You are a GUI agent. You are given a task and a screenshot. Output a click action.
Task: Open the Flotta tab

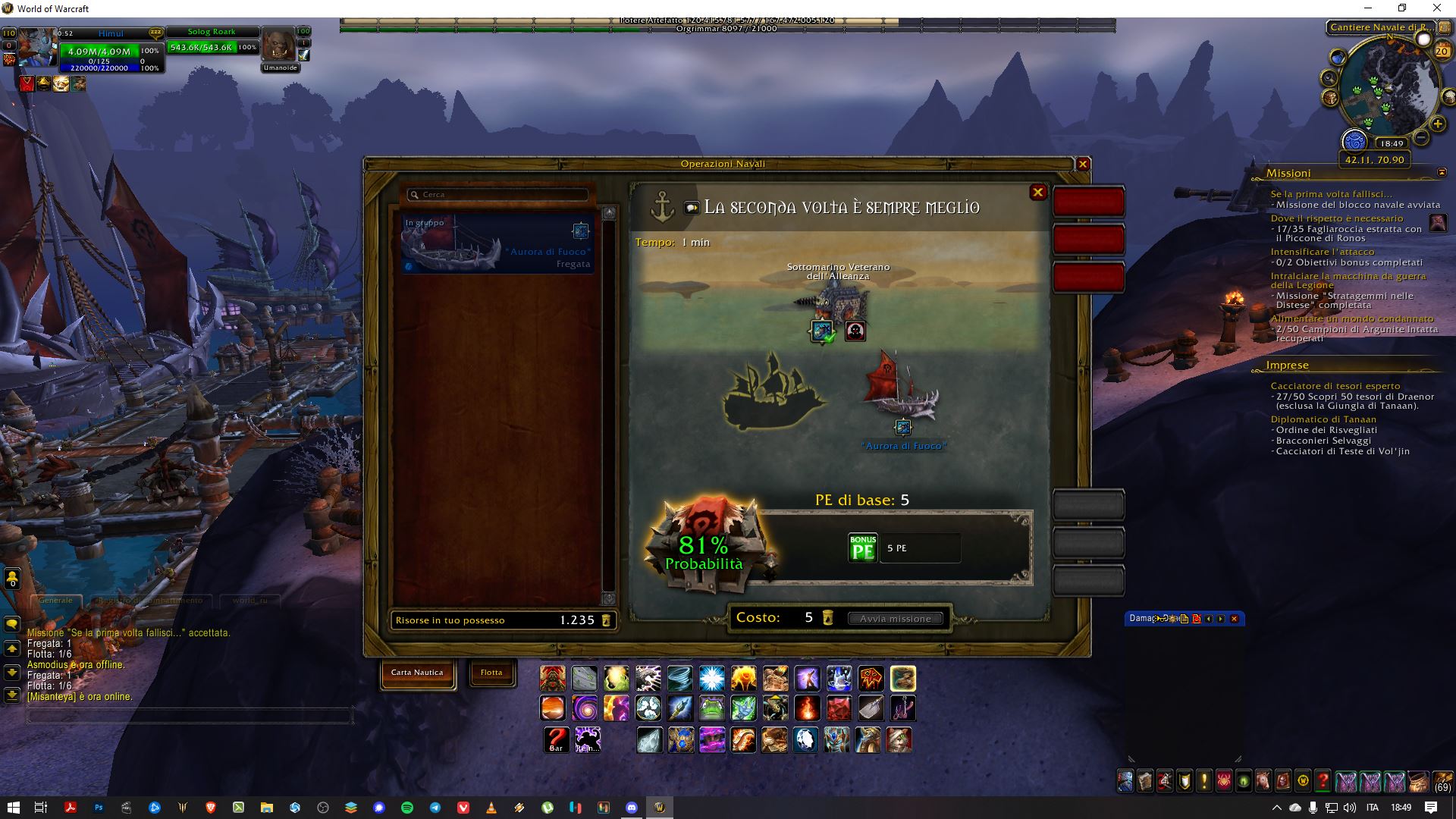point(491,673)
